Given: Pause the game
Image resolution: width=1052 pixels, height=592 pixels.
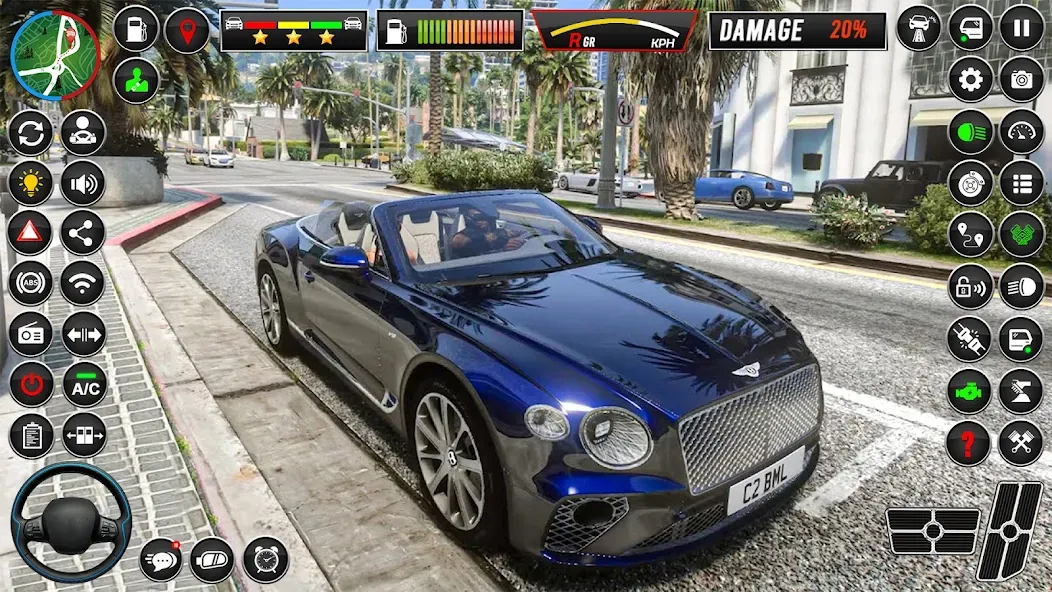Looking at the screenshot, I should tap(1021, 27).
